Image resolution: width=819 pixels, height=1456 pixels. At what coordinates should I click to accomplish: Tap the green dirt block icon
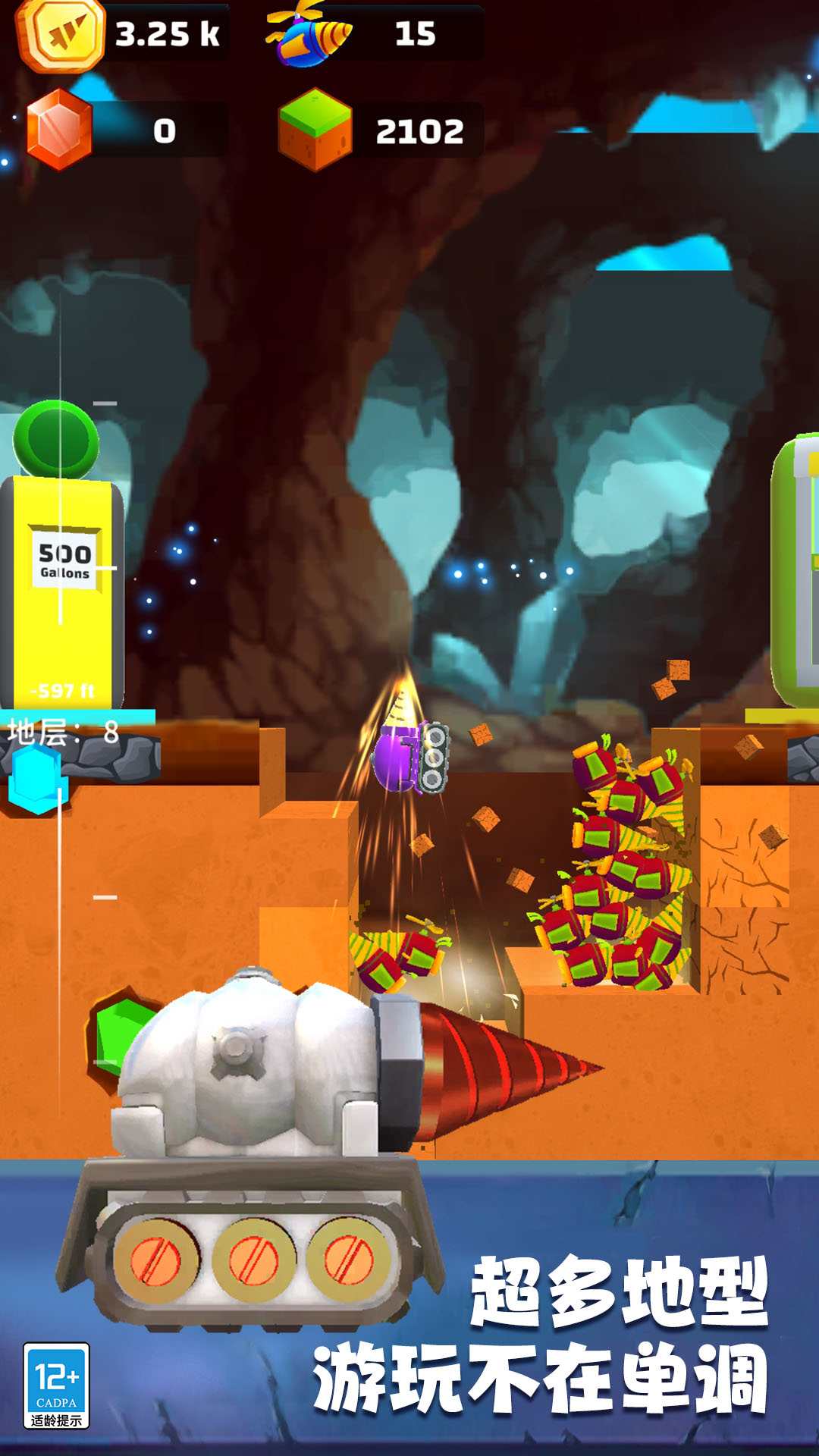click(315, 130)
